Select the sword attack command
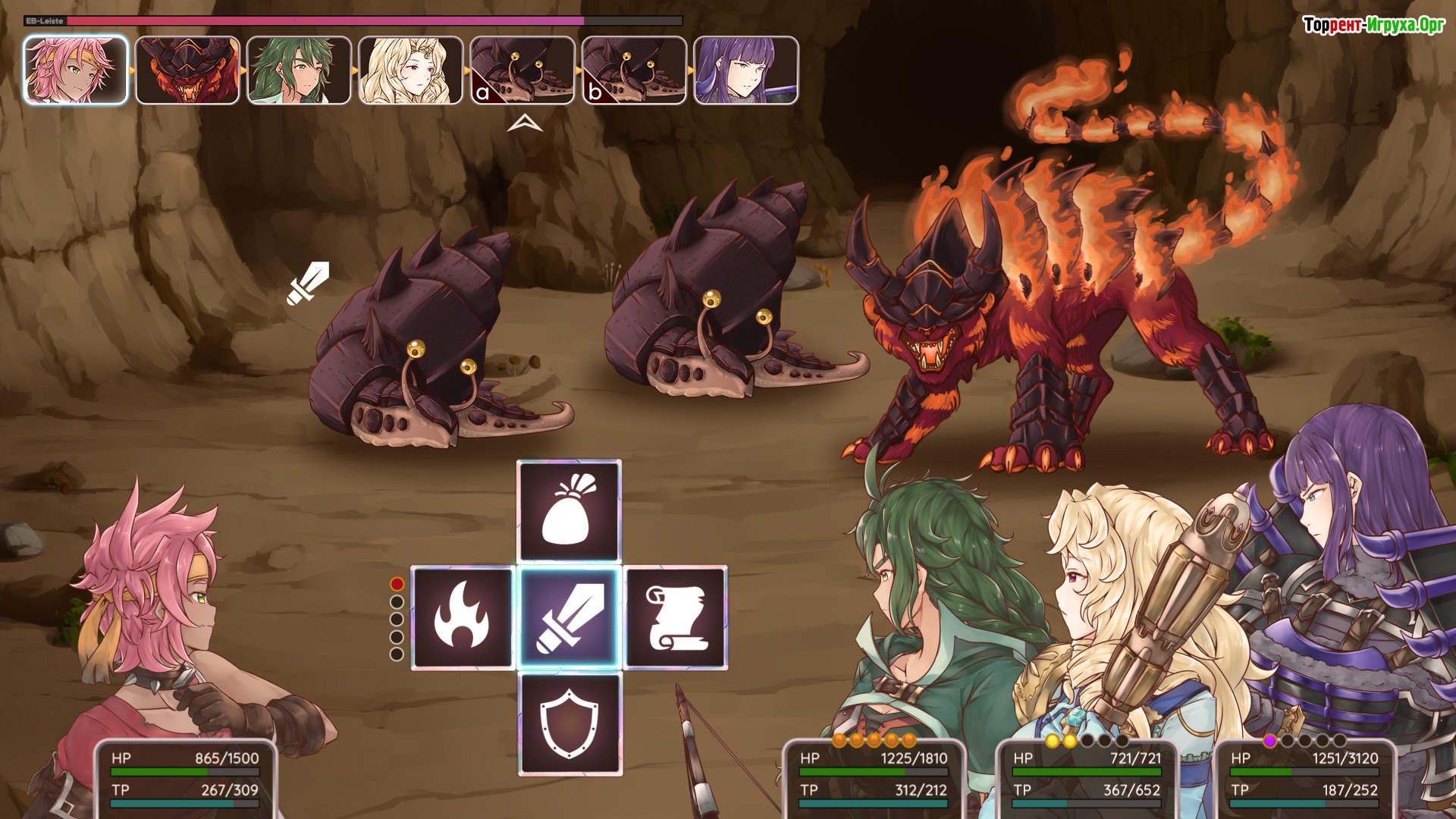 click(x=569, y=617)
